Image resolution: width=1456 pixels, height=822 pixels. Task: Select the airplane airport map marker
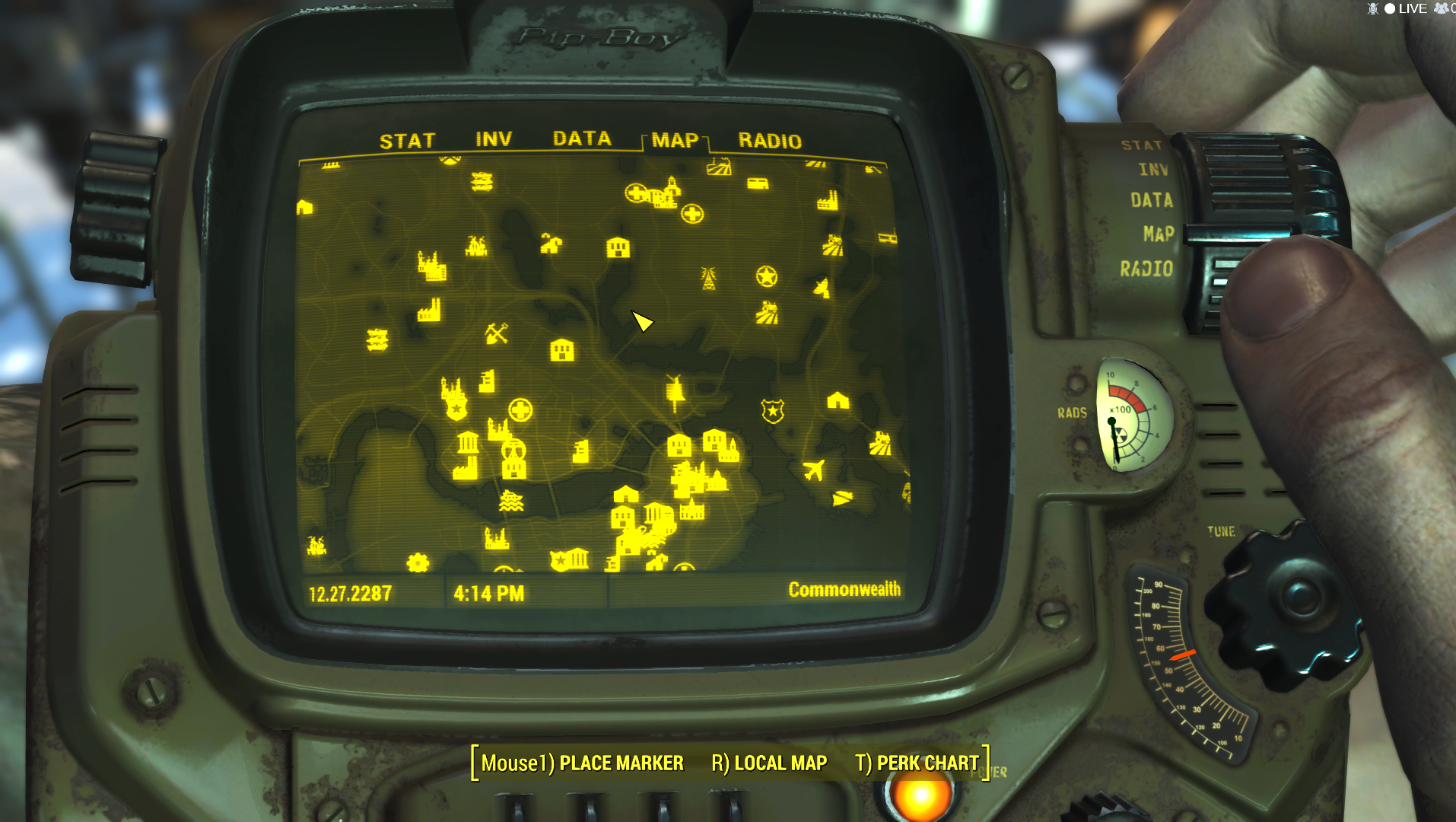(x=813, y=470)
